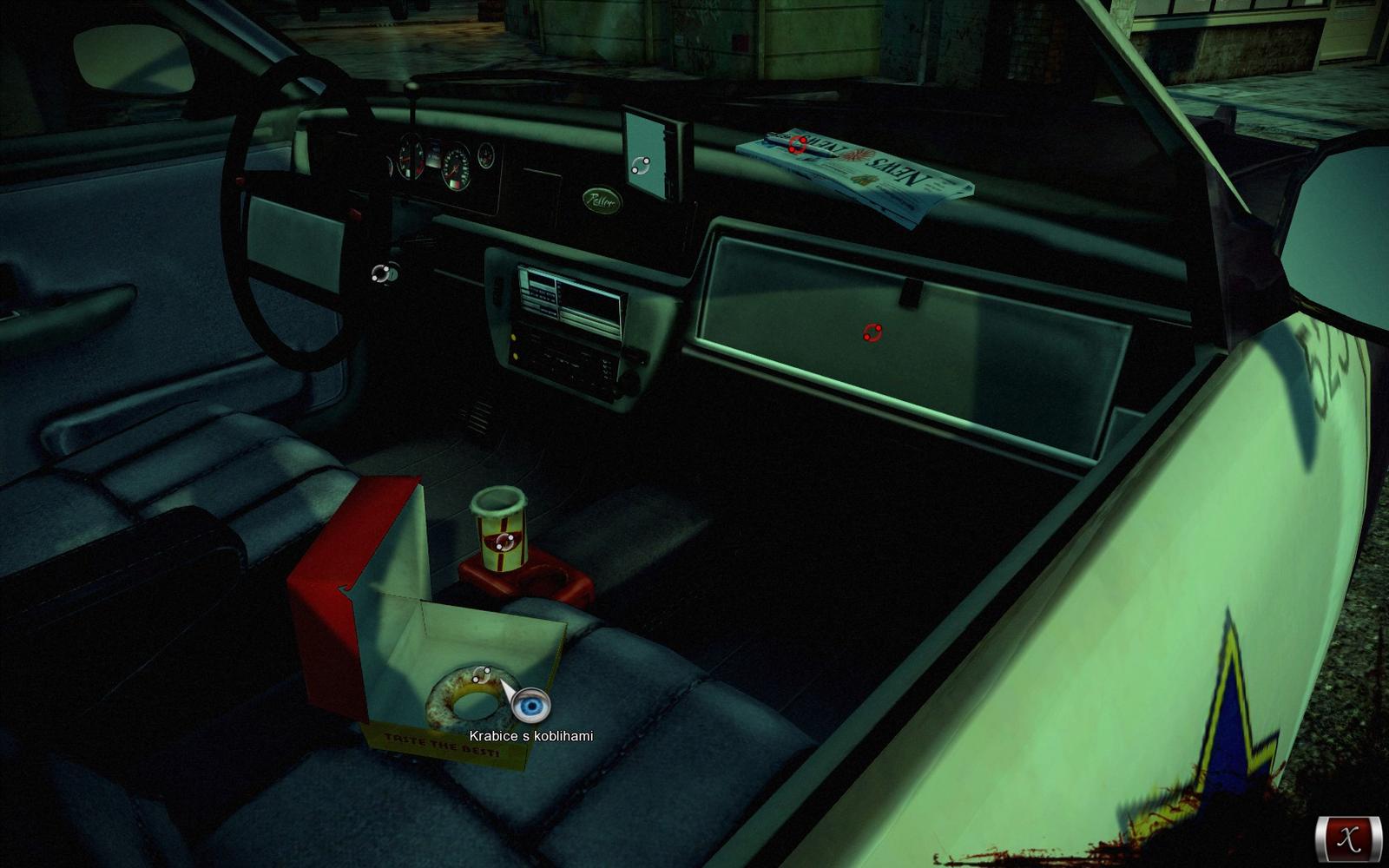Close the car interior view
This screenshot has width=1389, height=868.
[1348, 838]
